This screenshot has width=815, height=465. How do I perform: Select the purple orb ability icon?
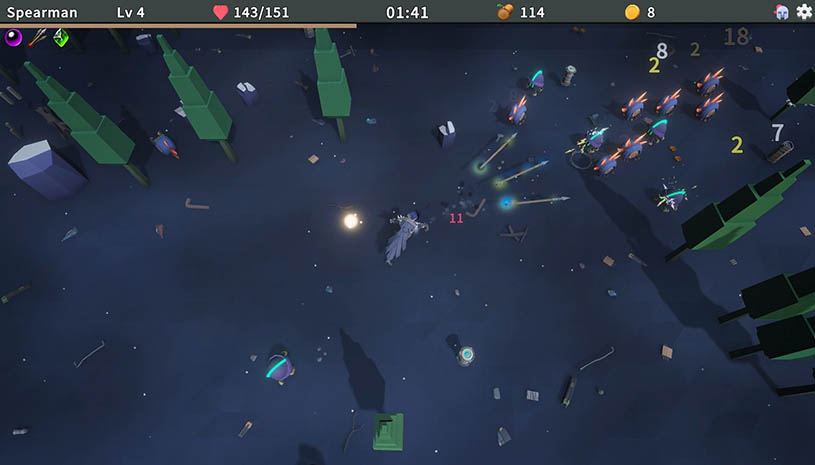click(14, 38)
